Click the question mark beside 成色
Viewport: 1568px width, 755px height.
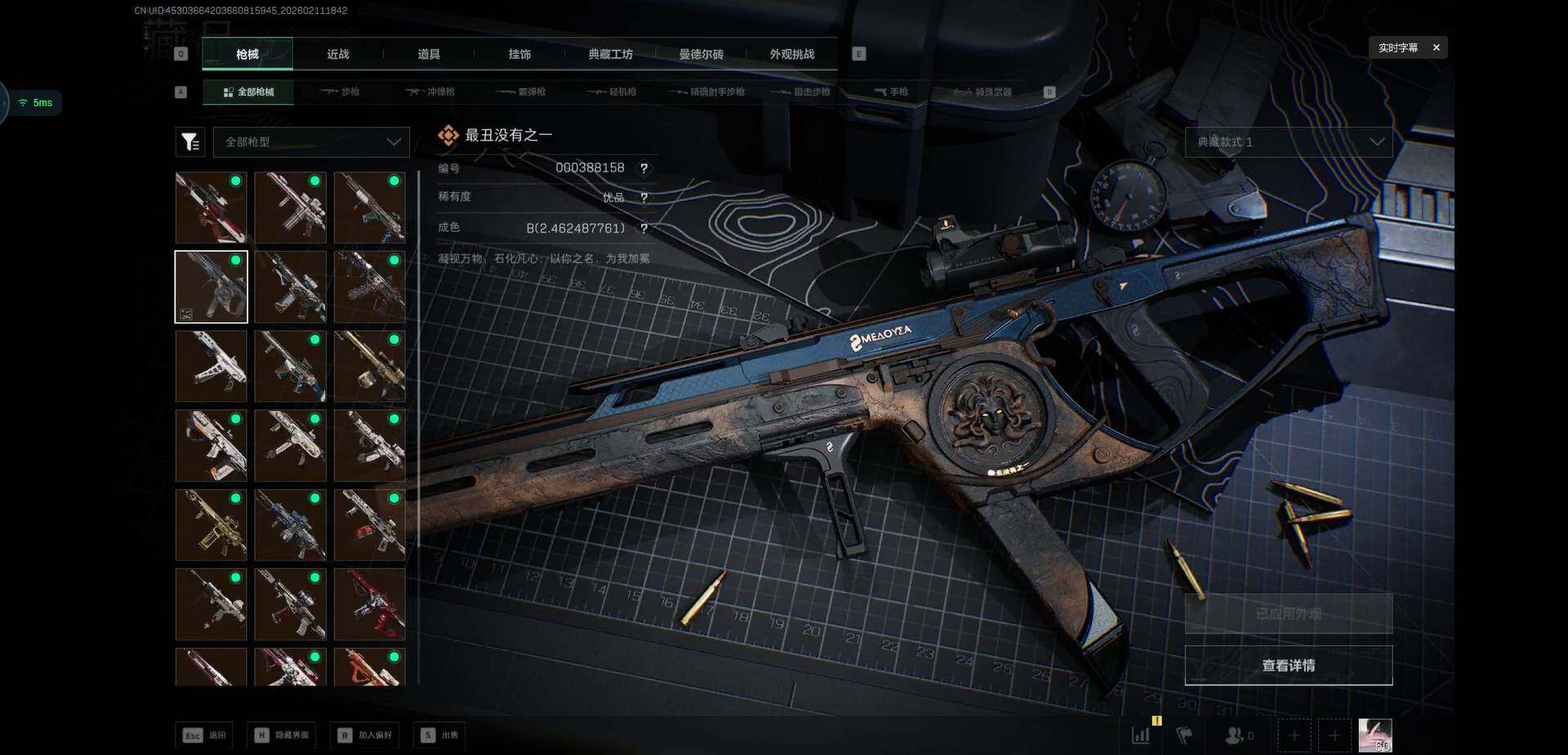[644, 229]
